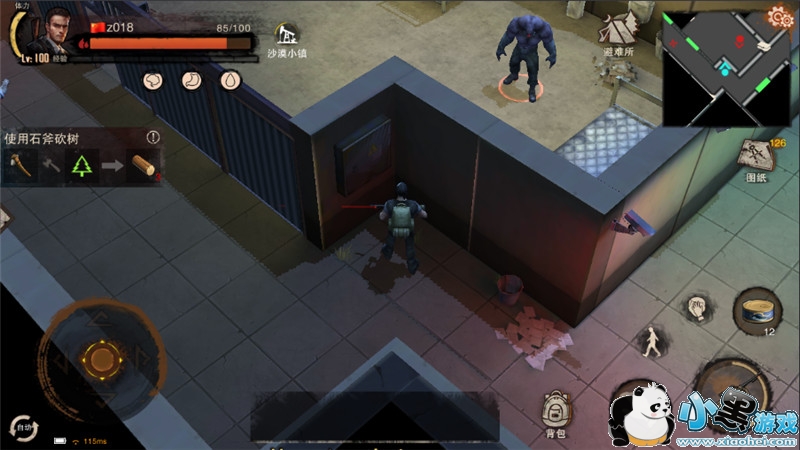
Task: Go to the shelter (避难所) icon
Action: pos(619,36)
